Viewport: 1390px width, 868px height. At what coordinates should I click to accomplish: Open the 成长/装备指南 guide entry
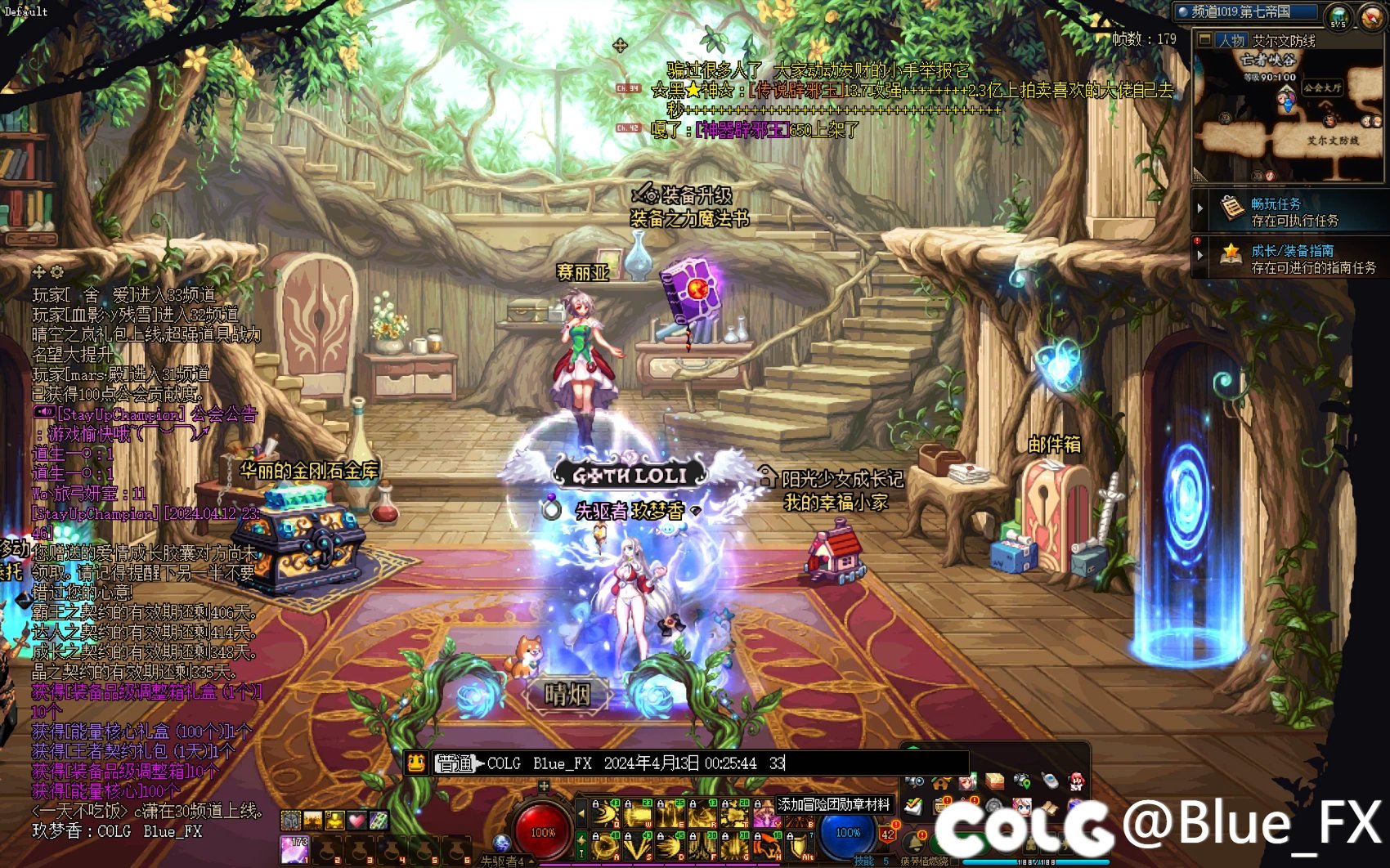(1292, 258)
